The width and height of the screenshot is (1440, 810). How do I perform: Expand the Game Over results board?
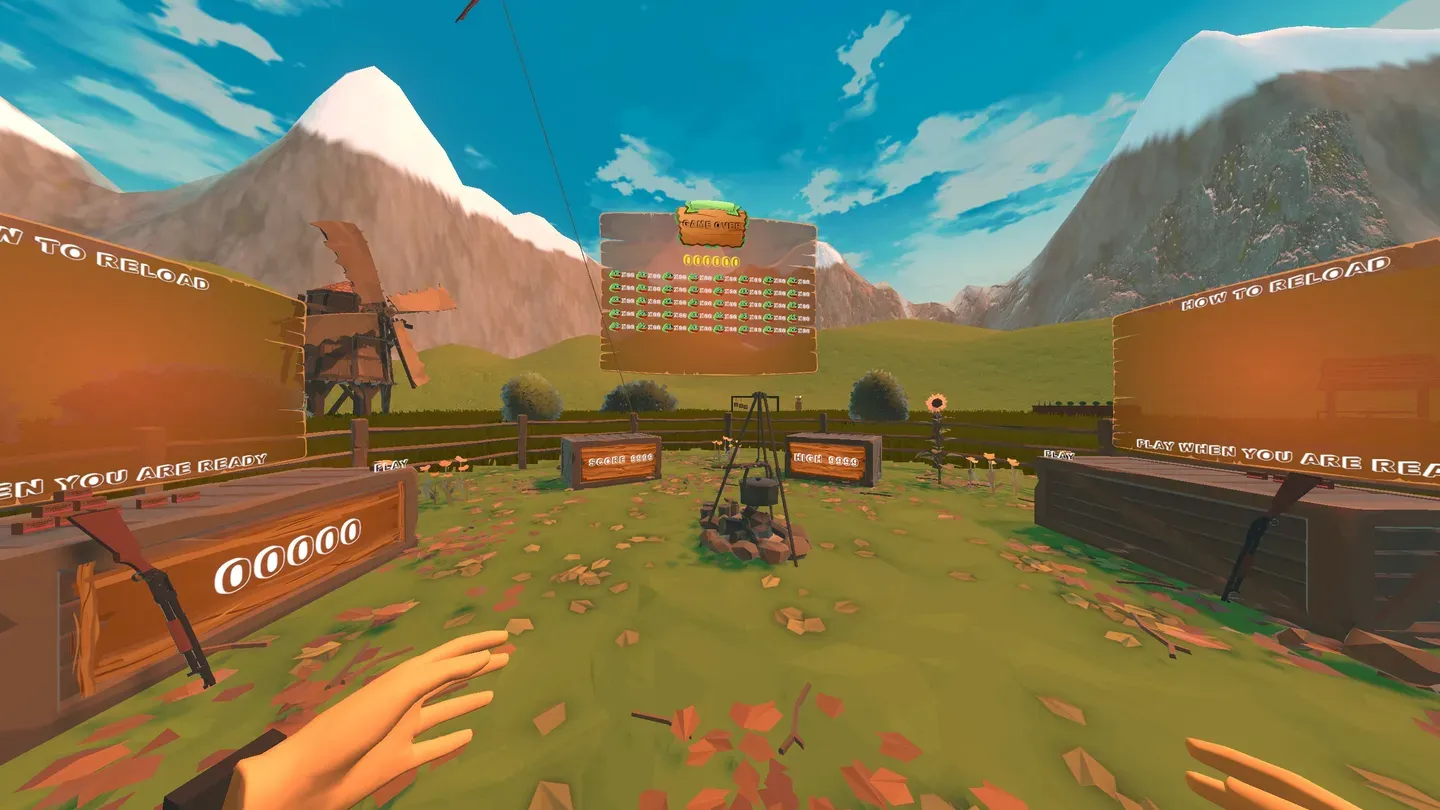(710, 290)
